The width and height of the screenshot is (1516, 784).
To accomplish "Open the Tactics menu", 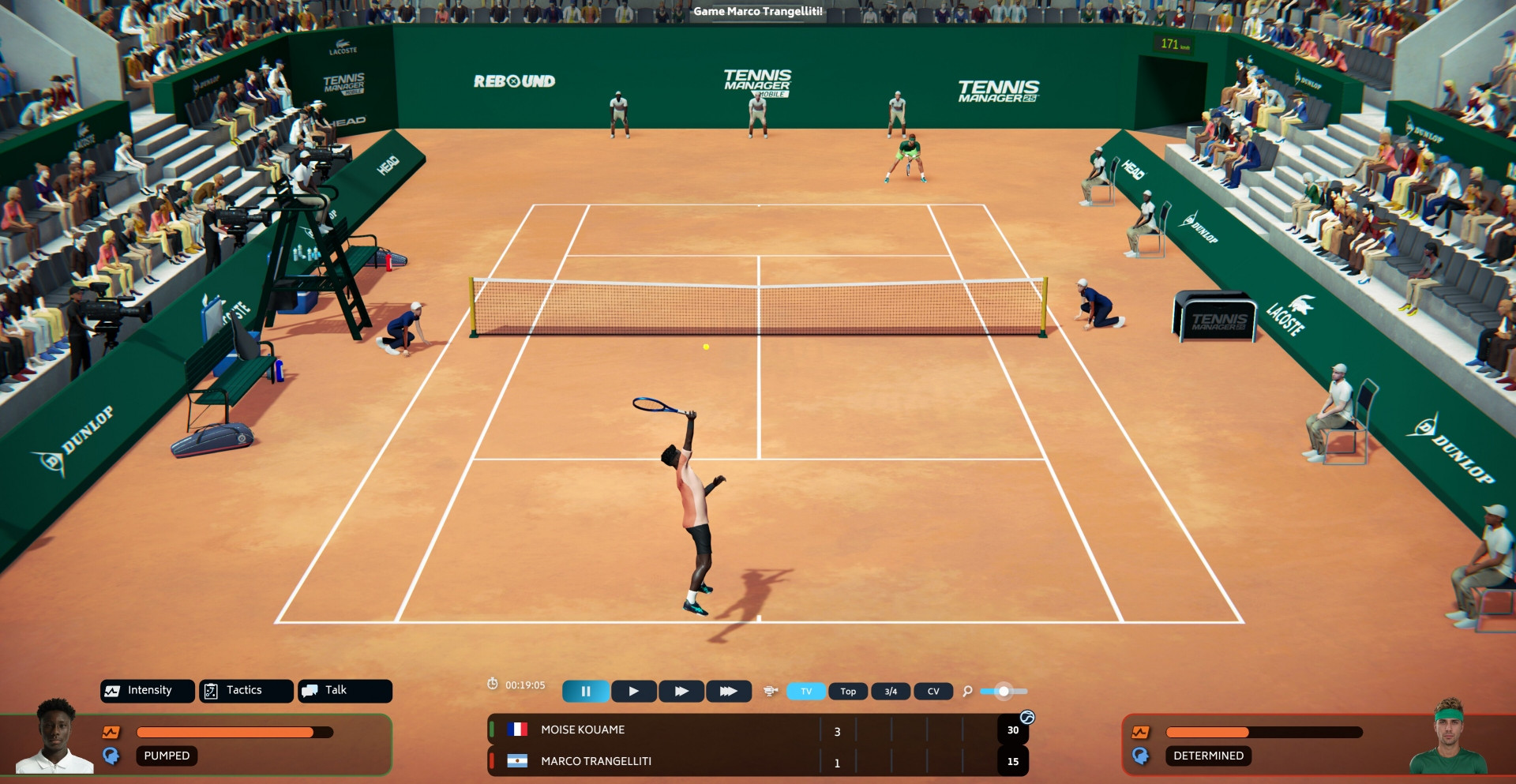I will click(x=246, y=691).
